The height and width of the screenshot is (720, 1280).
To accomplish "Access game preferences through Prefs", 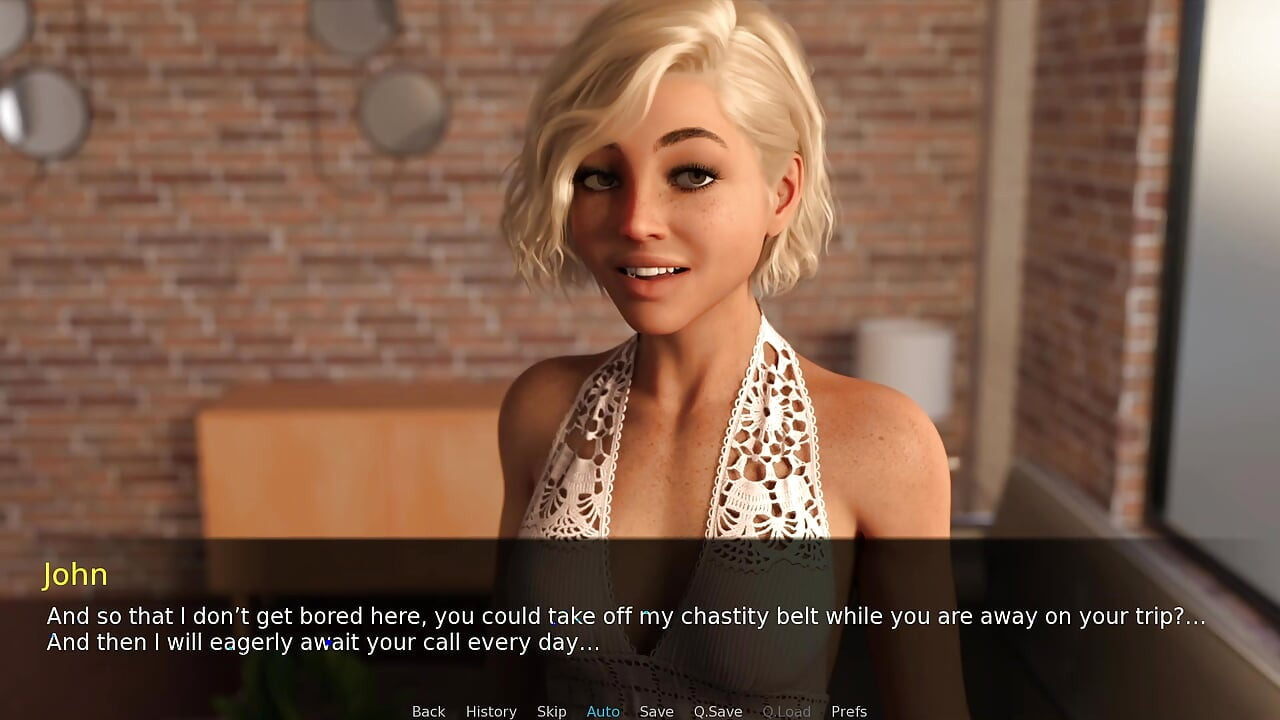I will pos(848,711).
